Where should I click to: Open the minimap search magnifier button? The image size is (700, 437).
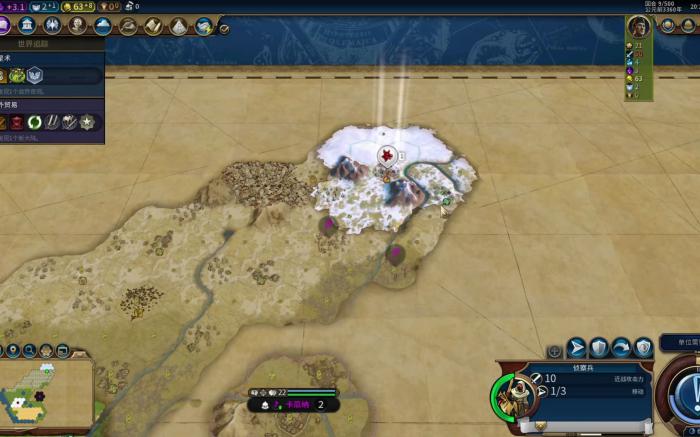[x=31, y=351]
